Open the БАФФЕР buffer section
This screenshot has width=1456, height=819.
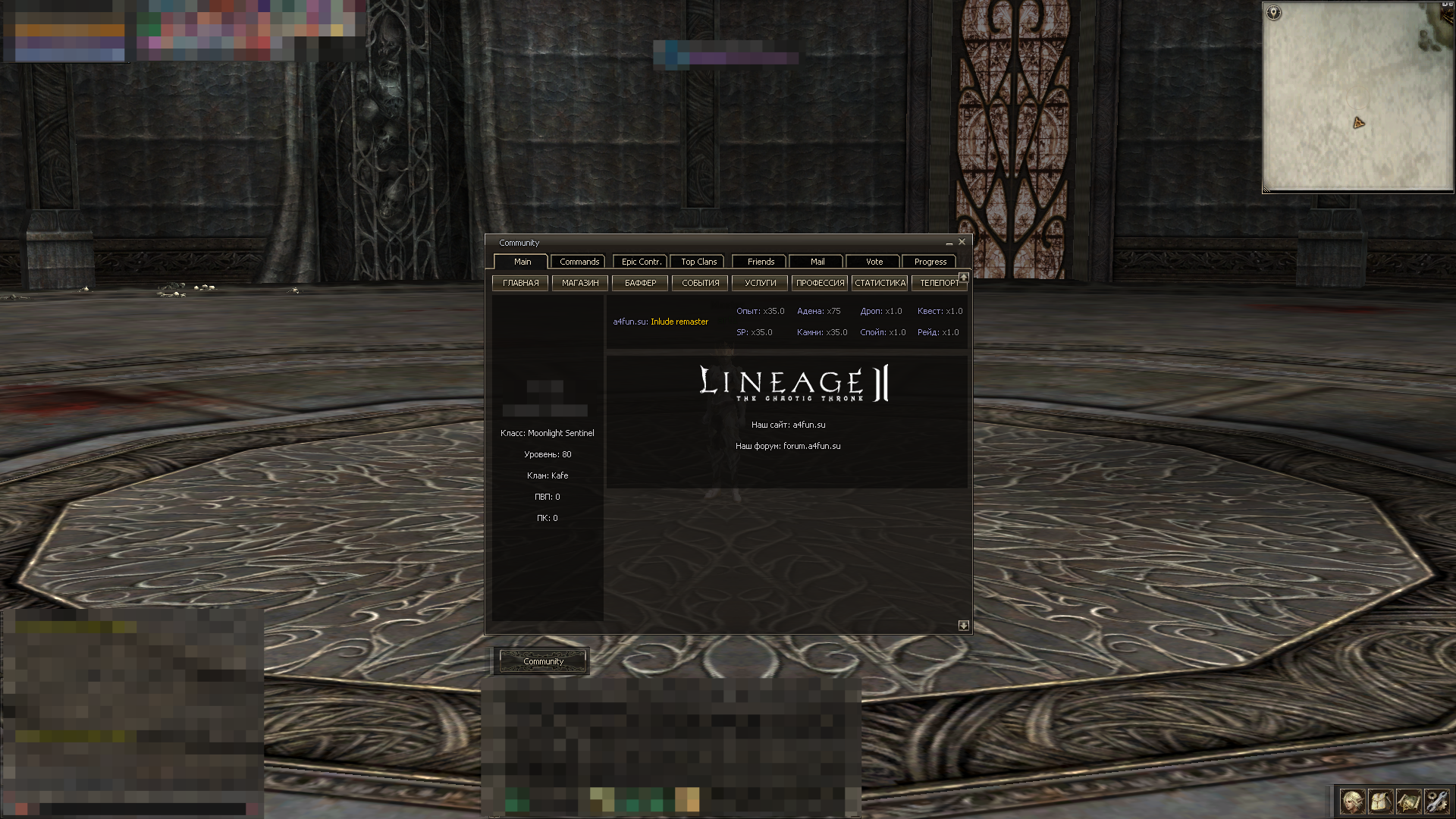(x=640, y=283)
